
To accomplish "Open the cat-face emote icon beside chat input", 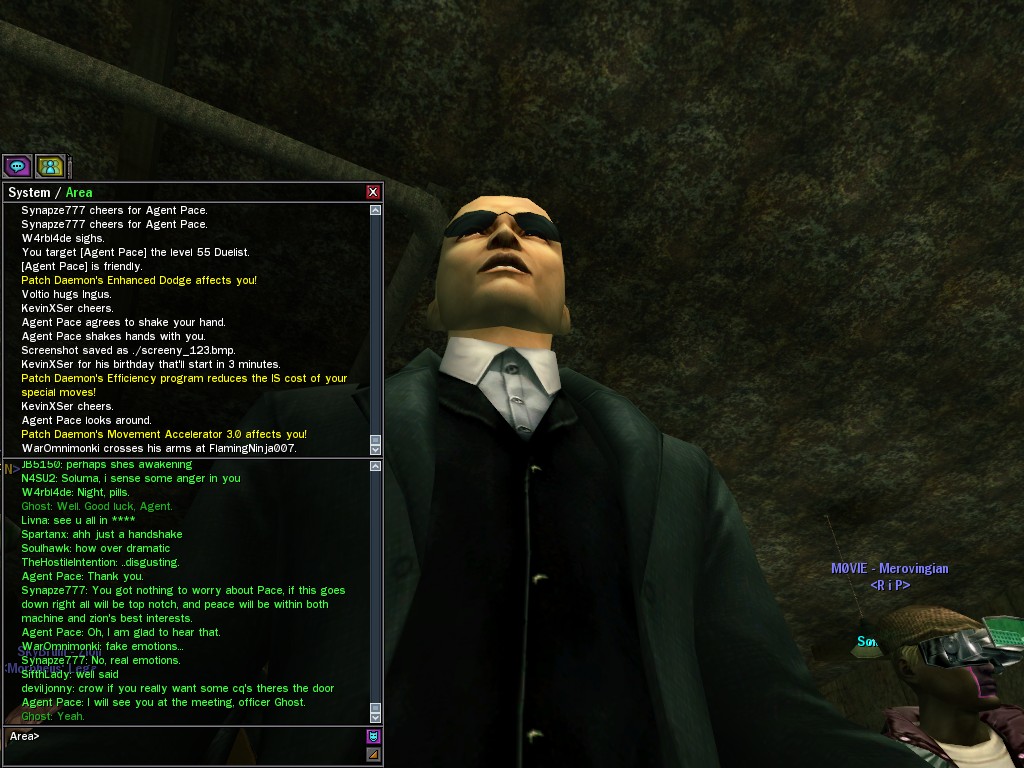I will (374, 736).
